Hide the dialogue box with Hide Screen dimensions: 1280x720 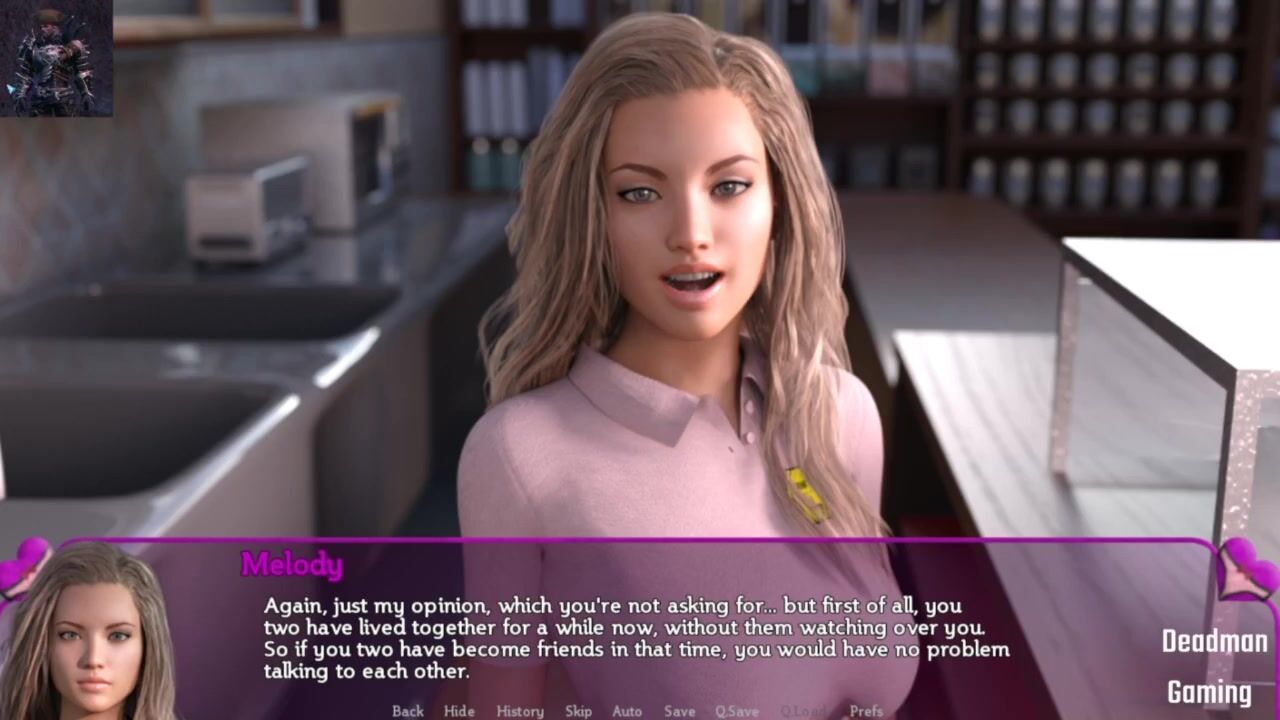459,711
